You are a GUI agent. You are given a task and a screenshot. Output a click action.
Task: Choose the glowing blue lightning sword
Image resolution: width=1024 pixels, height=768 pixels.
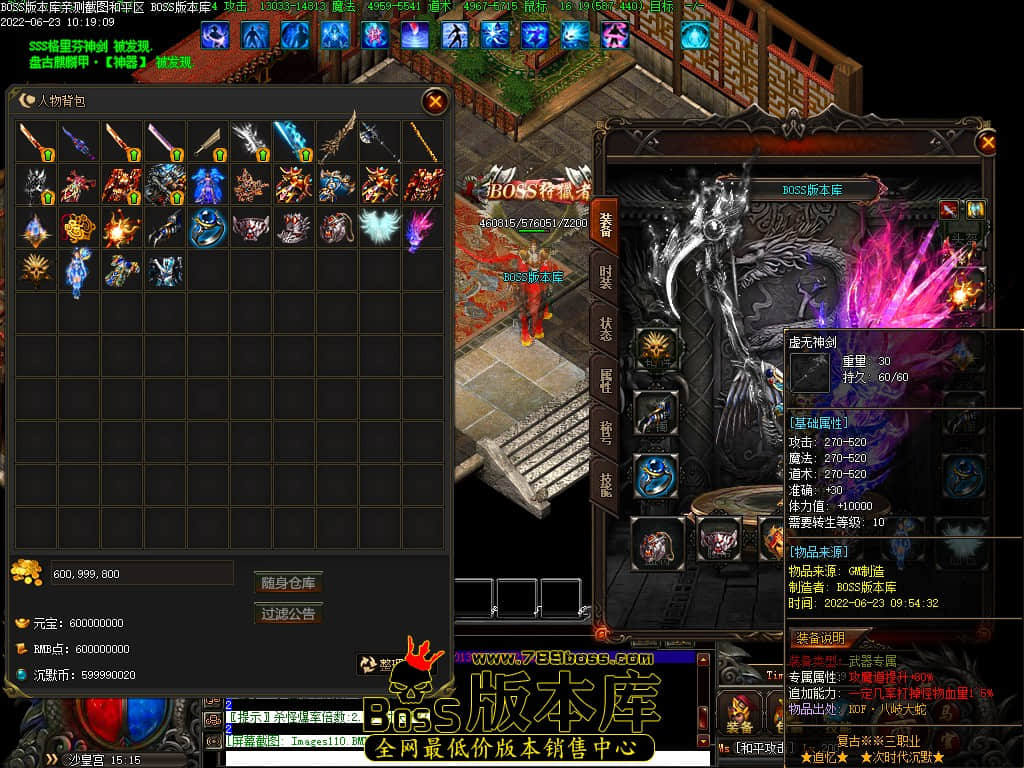pos(294,142)
